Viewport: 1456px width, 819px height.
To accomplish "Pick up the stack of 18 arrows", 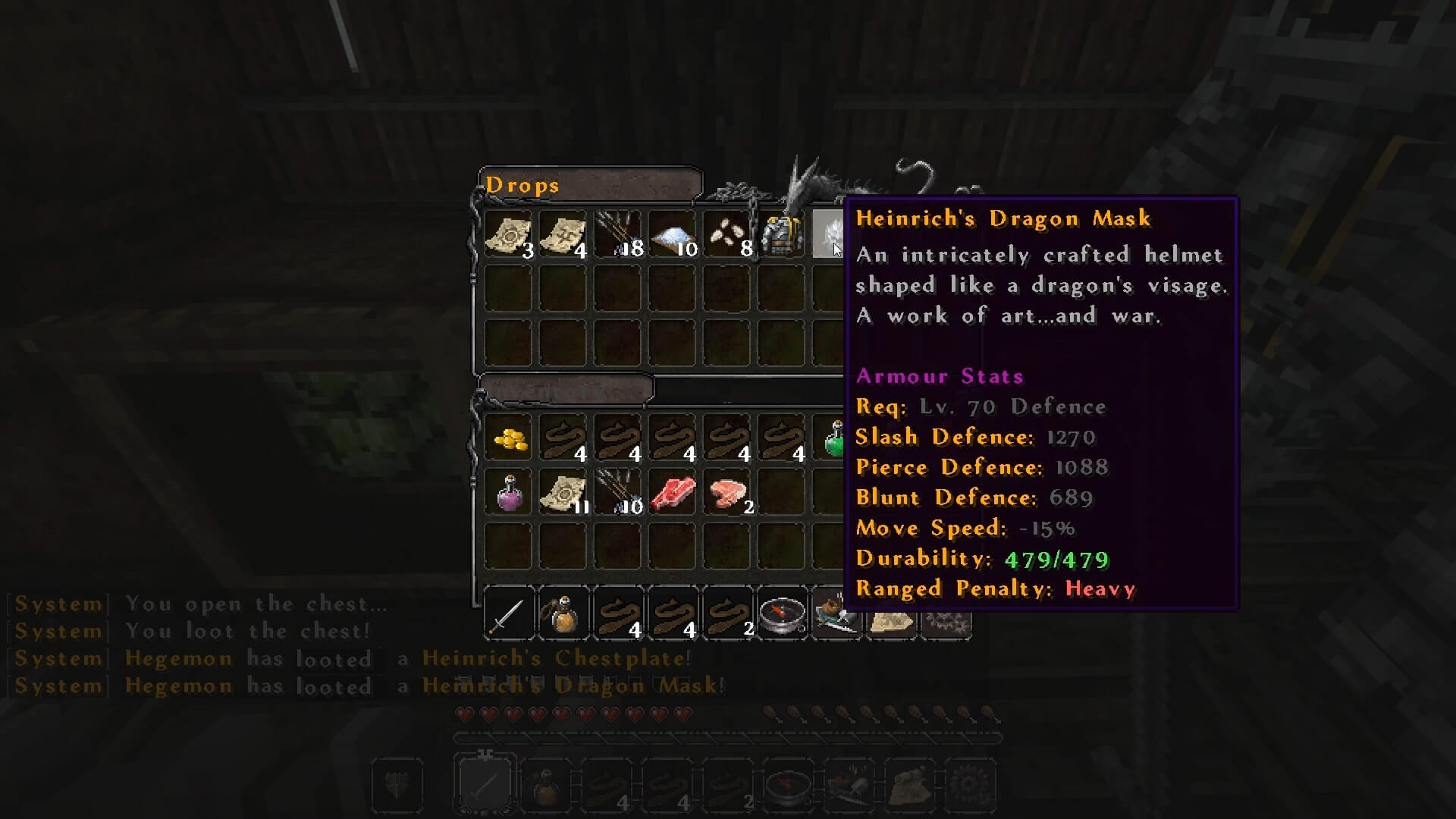I will click(618, 234).
